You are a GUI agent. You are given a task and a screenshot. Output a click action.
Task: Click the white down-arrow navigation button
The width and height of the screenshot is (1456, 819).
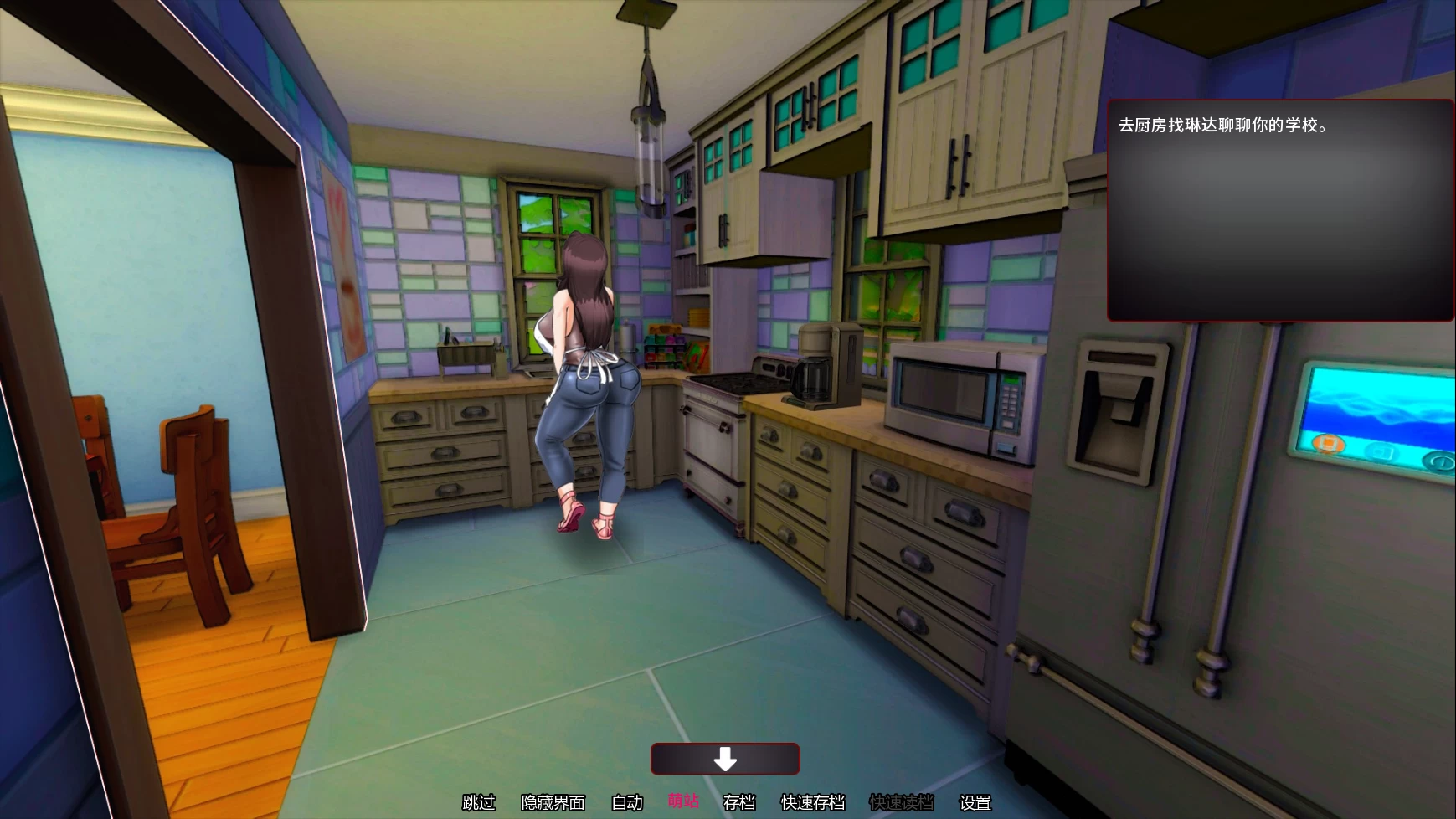[725, 759]
